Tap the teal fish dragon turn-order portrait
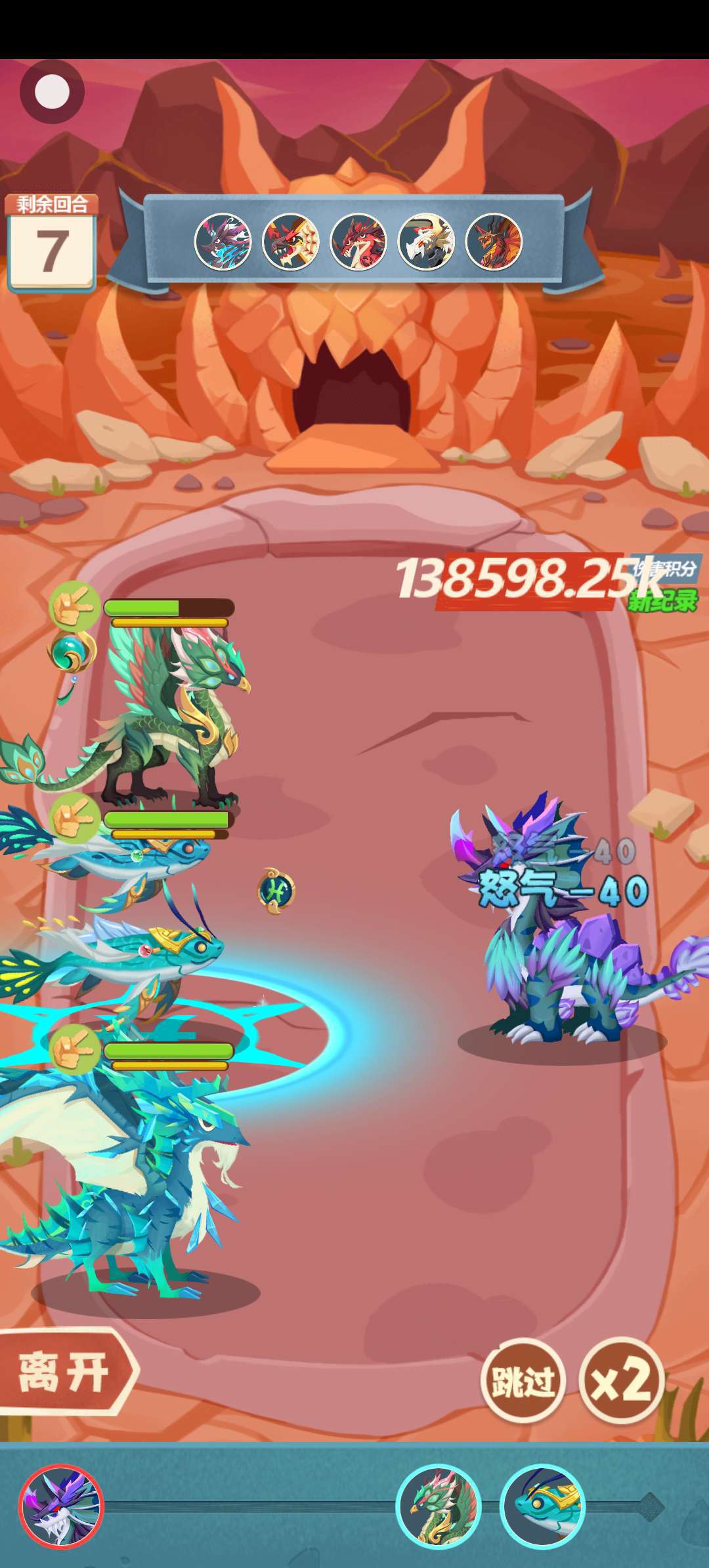 click(542, 1507)
